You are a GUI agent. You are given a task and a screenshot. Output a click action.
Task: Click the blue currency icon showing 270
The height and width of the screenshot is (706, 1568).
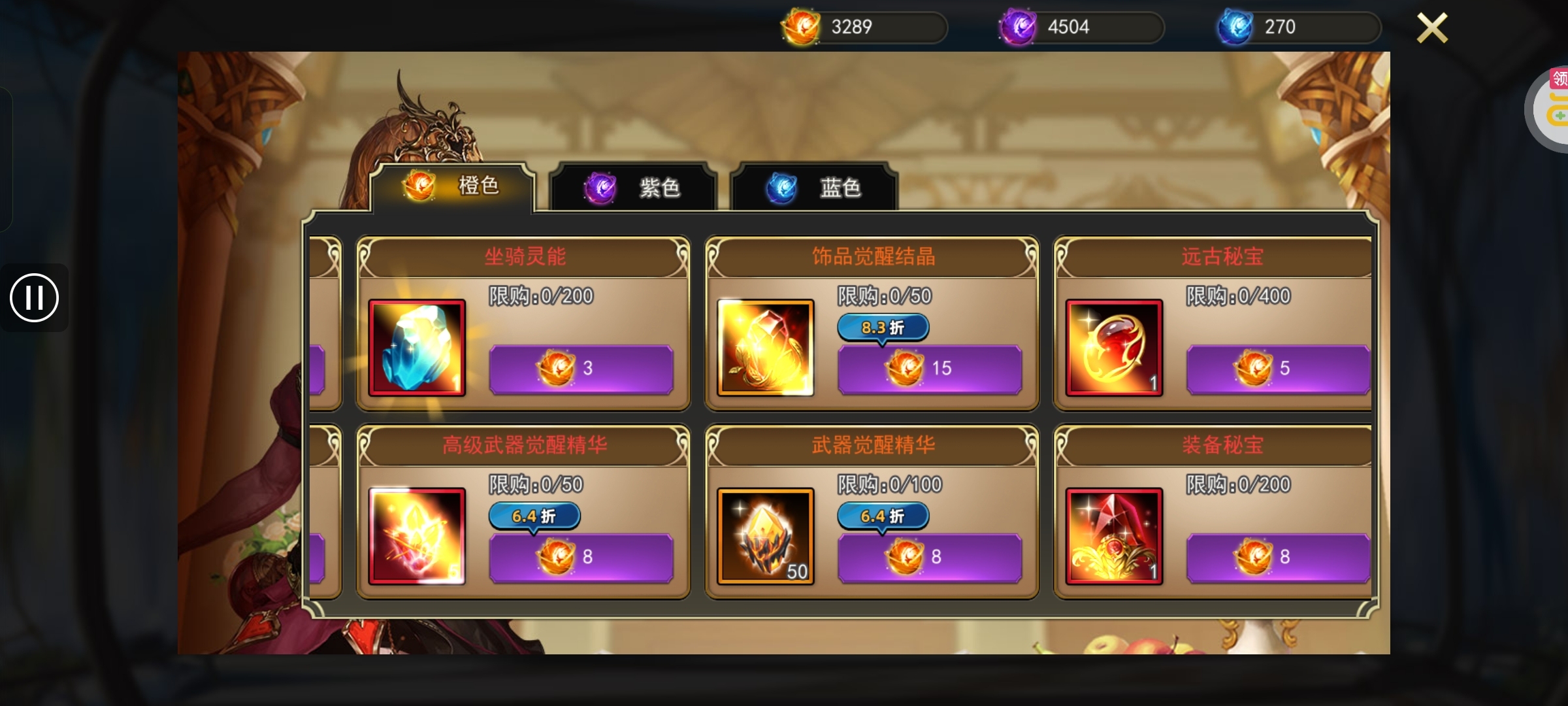pos(1236,27)
